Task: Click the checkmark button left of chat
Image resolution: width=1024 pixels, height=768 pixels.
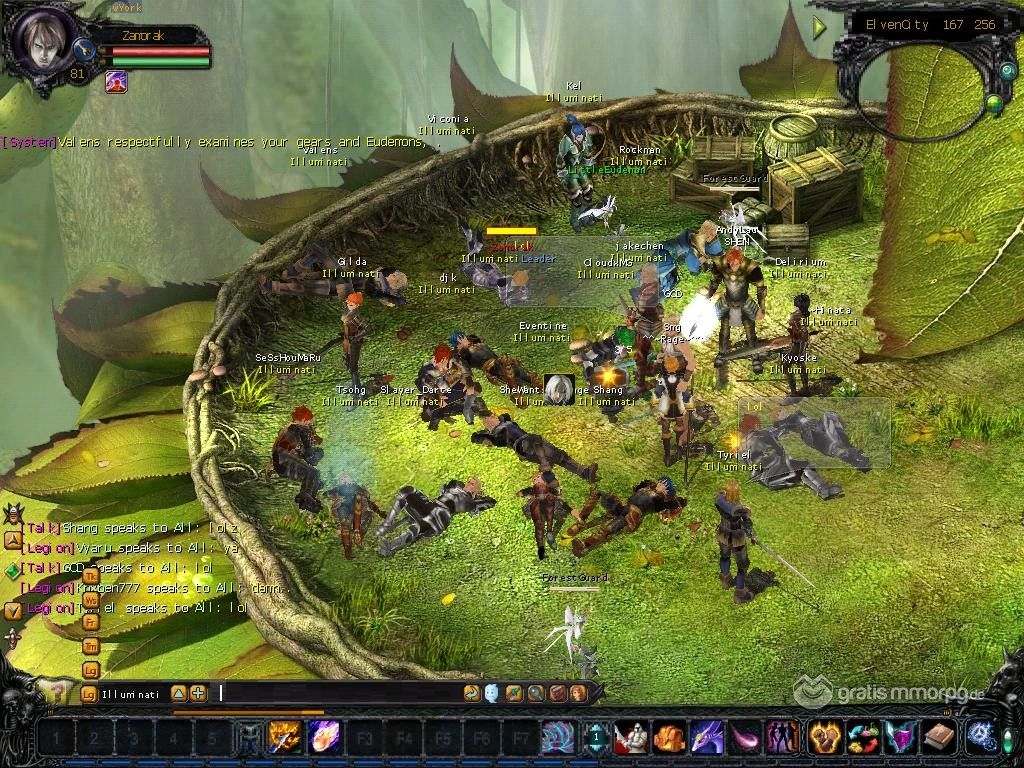Action: [12, 609]
